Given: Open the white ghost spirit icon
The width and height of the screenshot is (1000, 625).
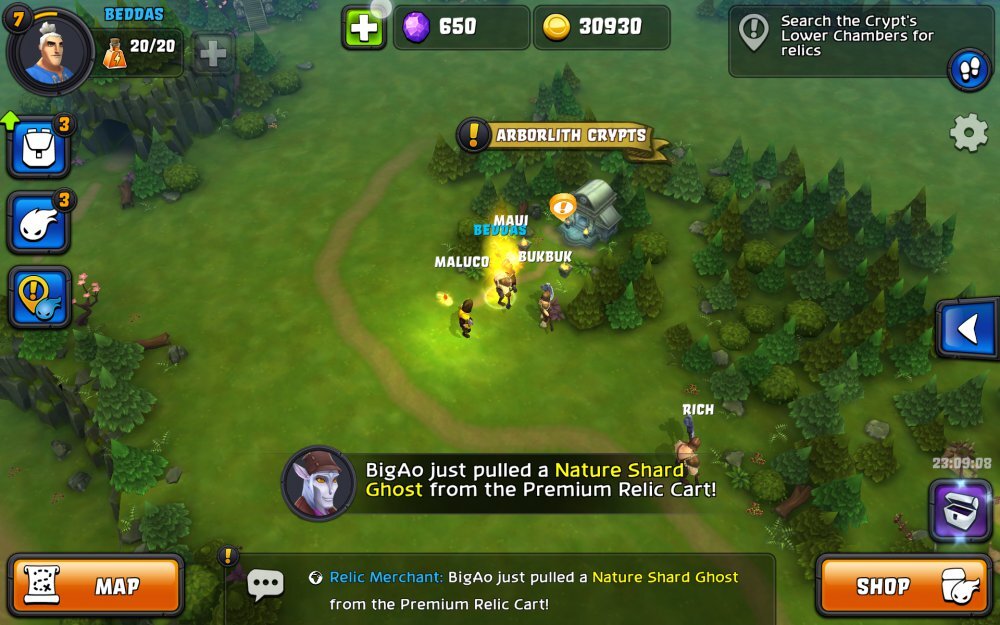Looking at the screenshot, I should (40, 222).
